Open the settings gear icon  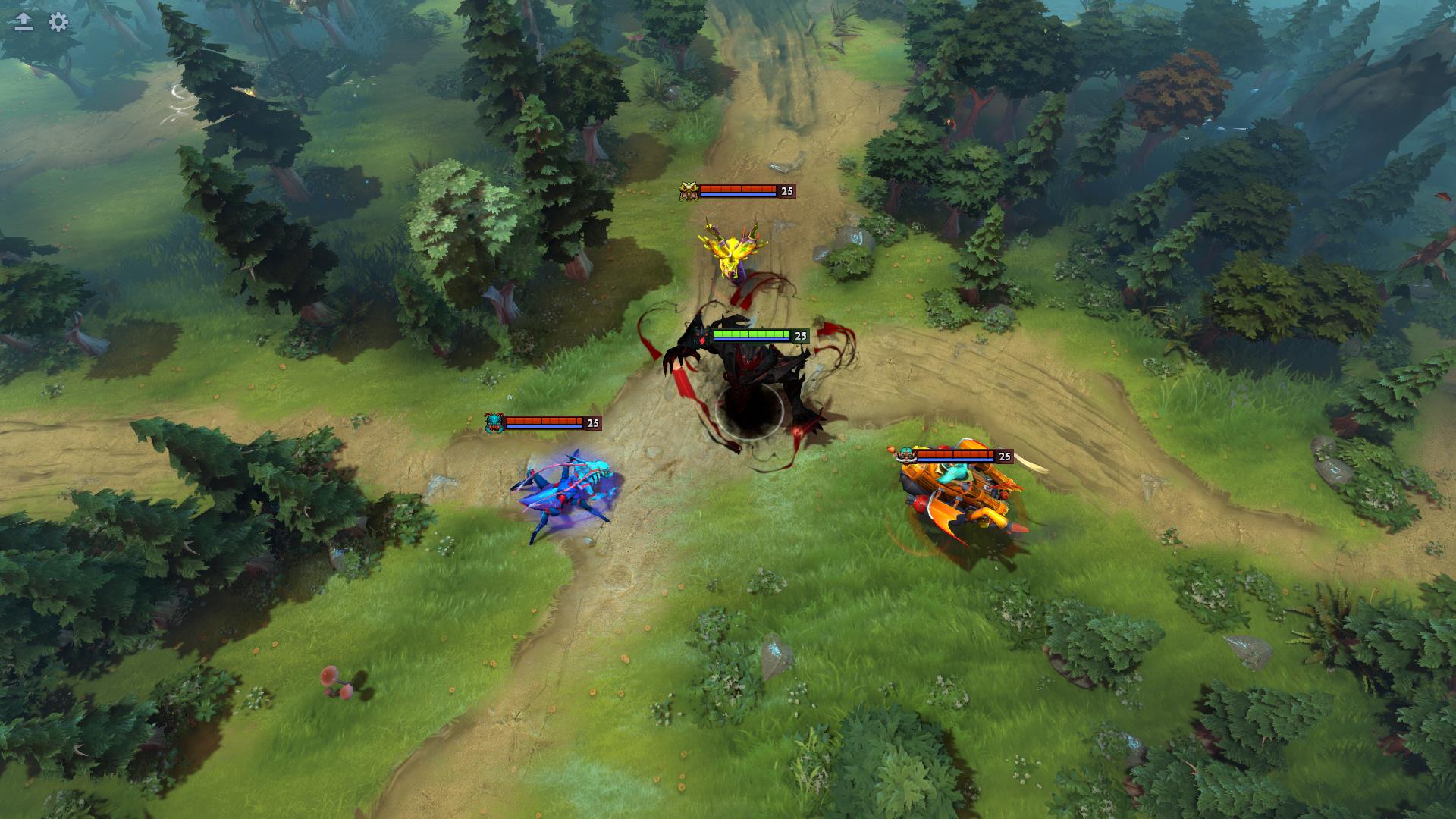(56, 24)
